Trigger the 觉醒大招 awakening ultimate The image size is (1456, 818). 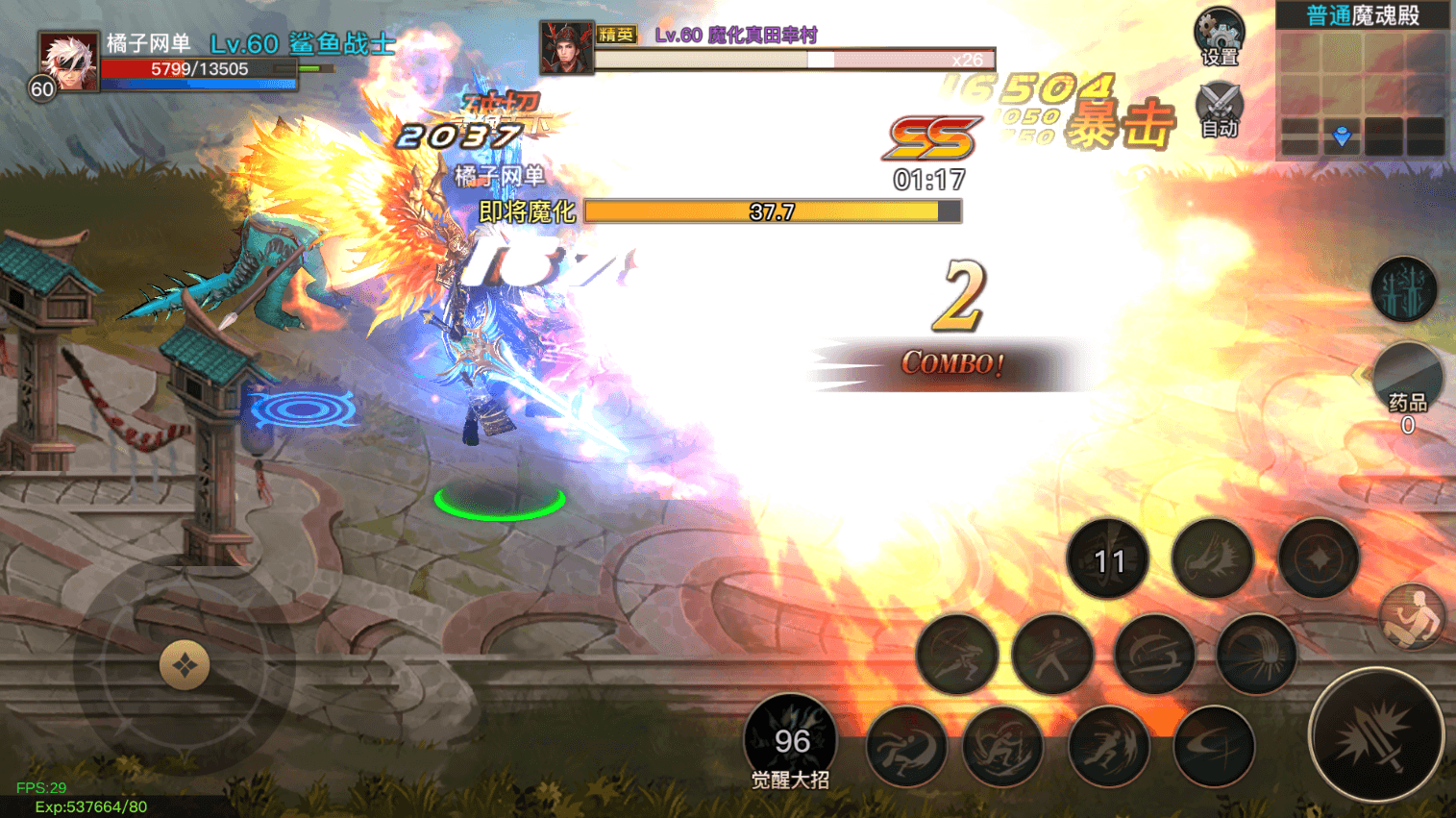[791, 742]
